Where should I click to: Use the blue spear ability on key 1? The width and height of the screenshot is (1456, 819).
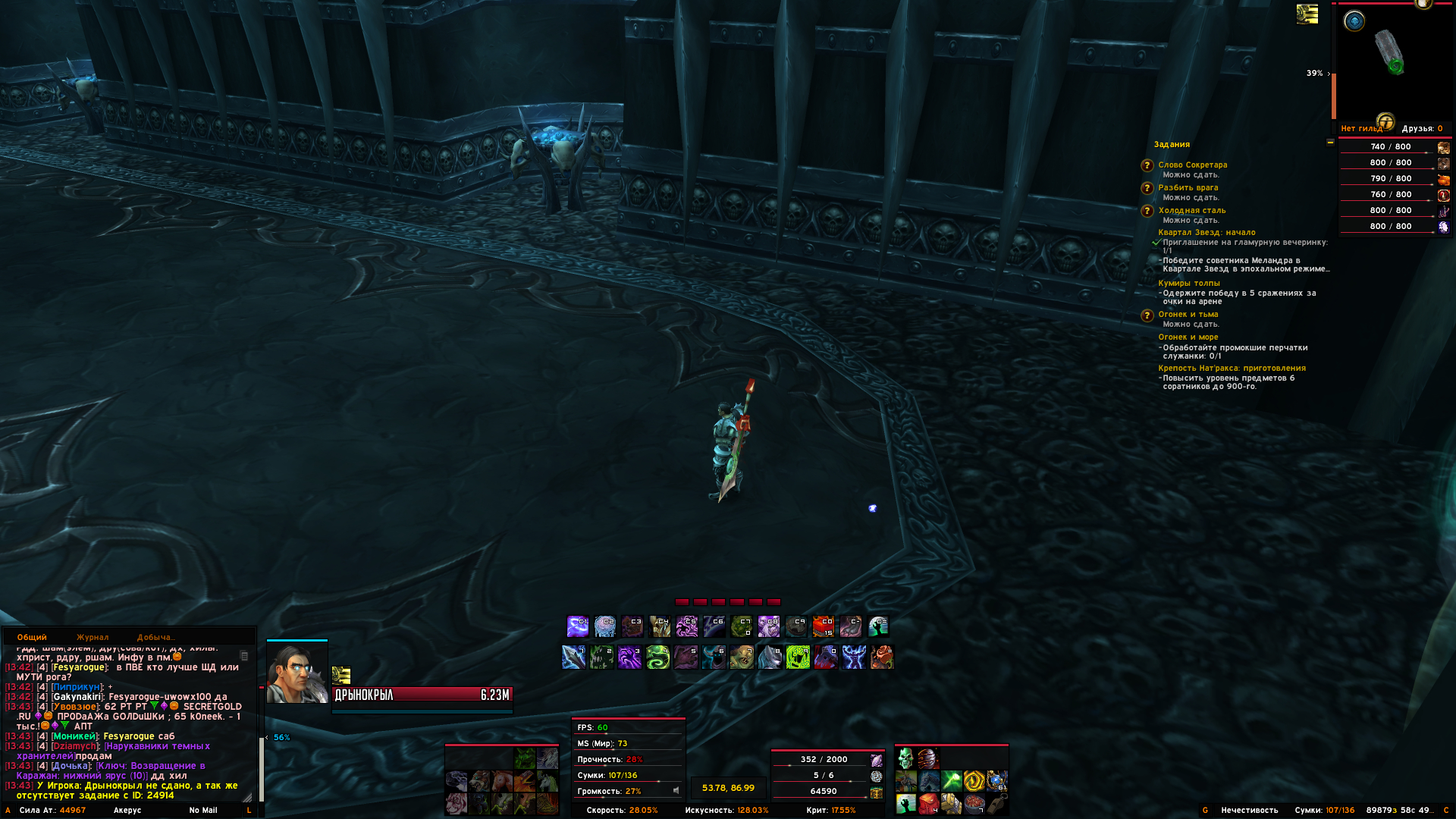click(573, 657)
